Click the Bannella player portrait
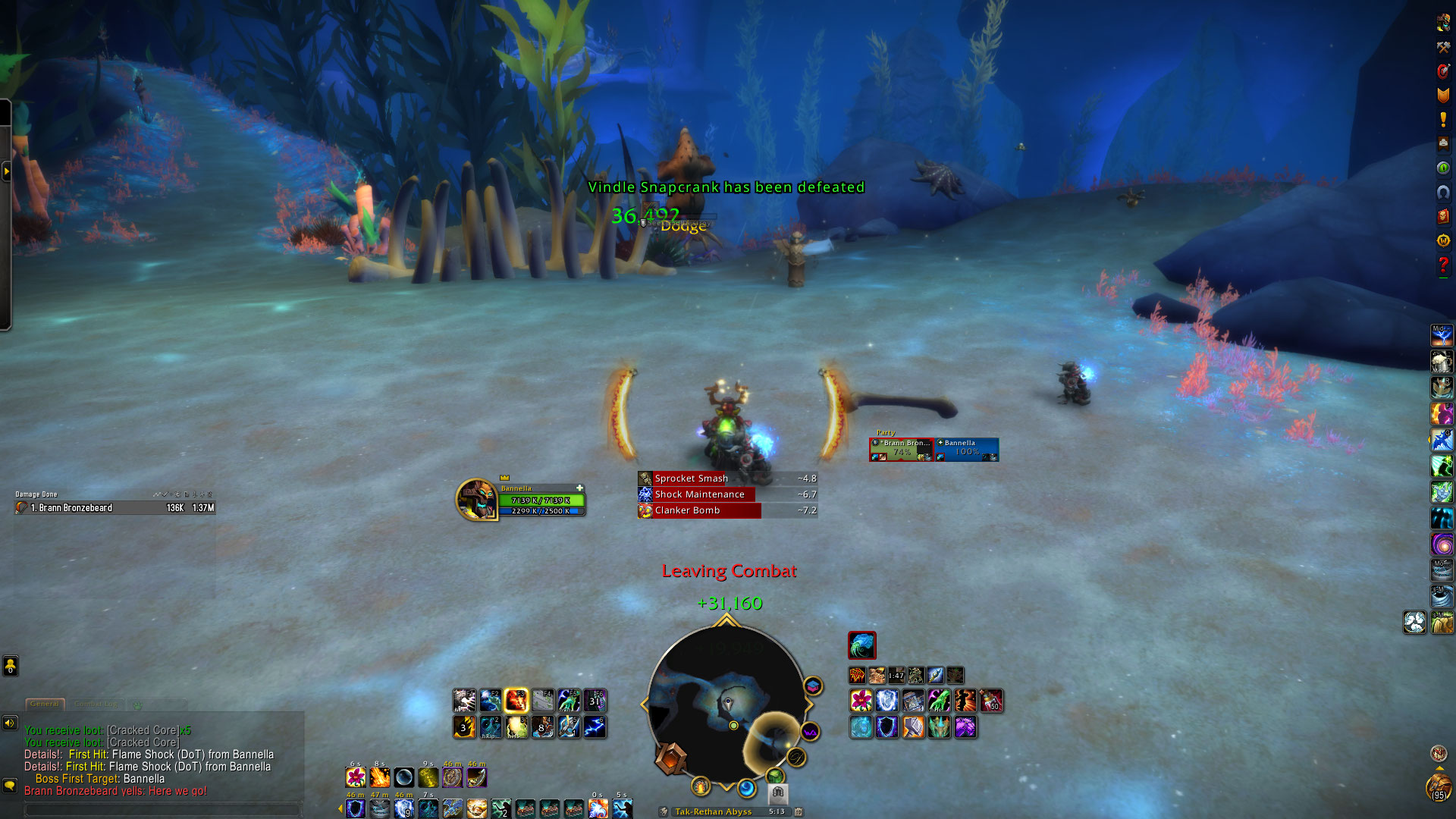Image resolution: width=1456 pixels, height=819 pixels. [476, 500]
